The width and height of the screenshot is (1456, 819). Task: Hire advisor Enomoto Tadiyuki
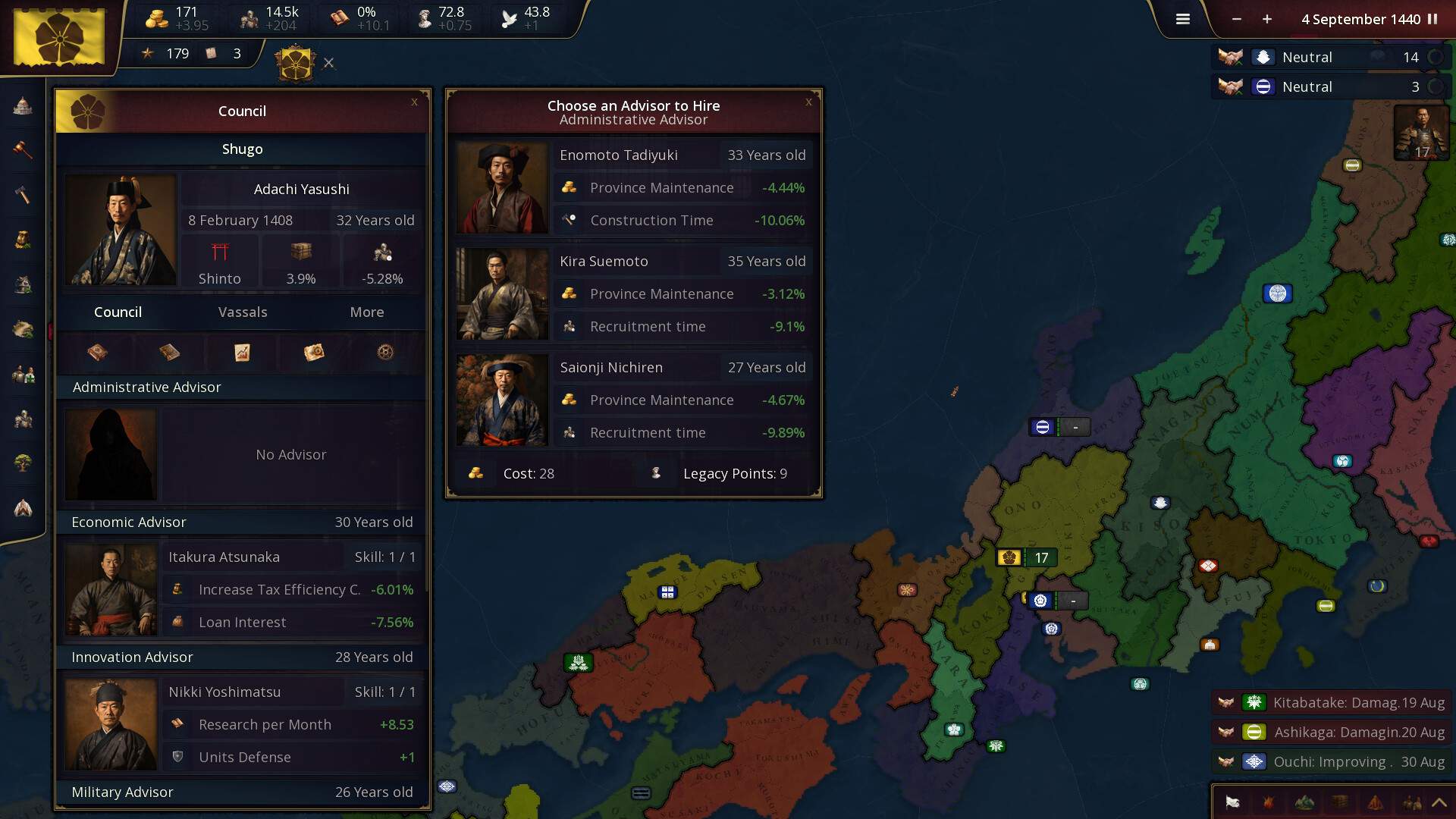point(634,187)
